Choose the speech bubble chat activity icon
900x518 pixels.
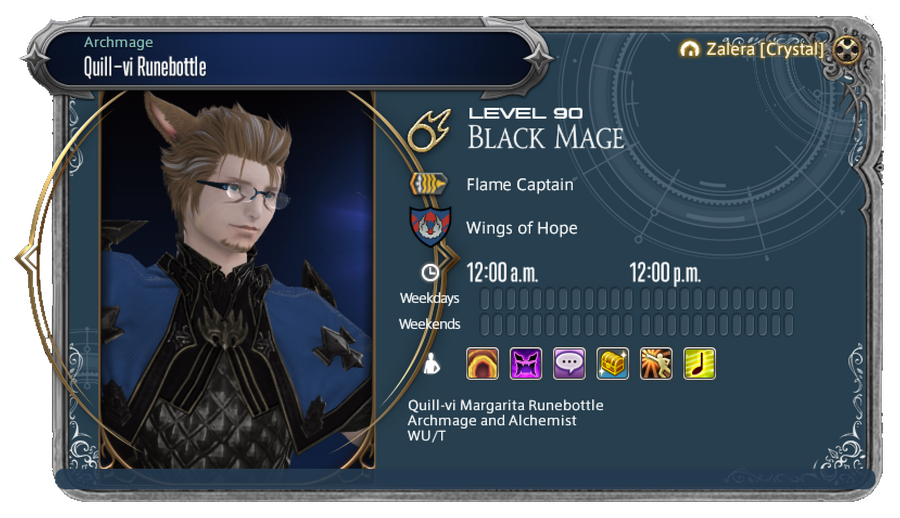[x=569, y=363]
